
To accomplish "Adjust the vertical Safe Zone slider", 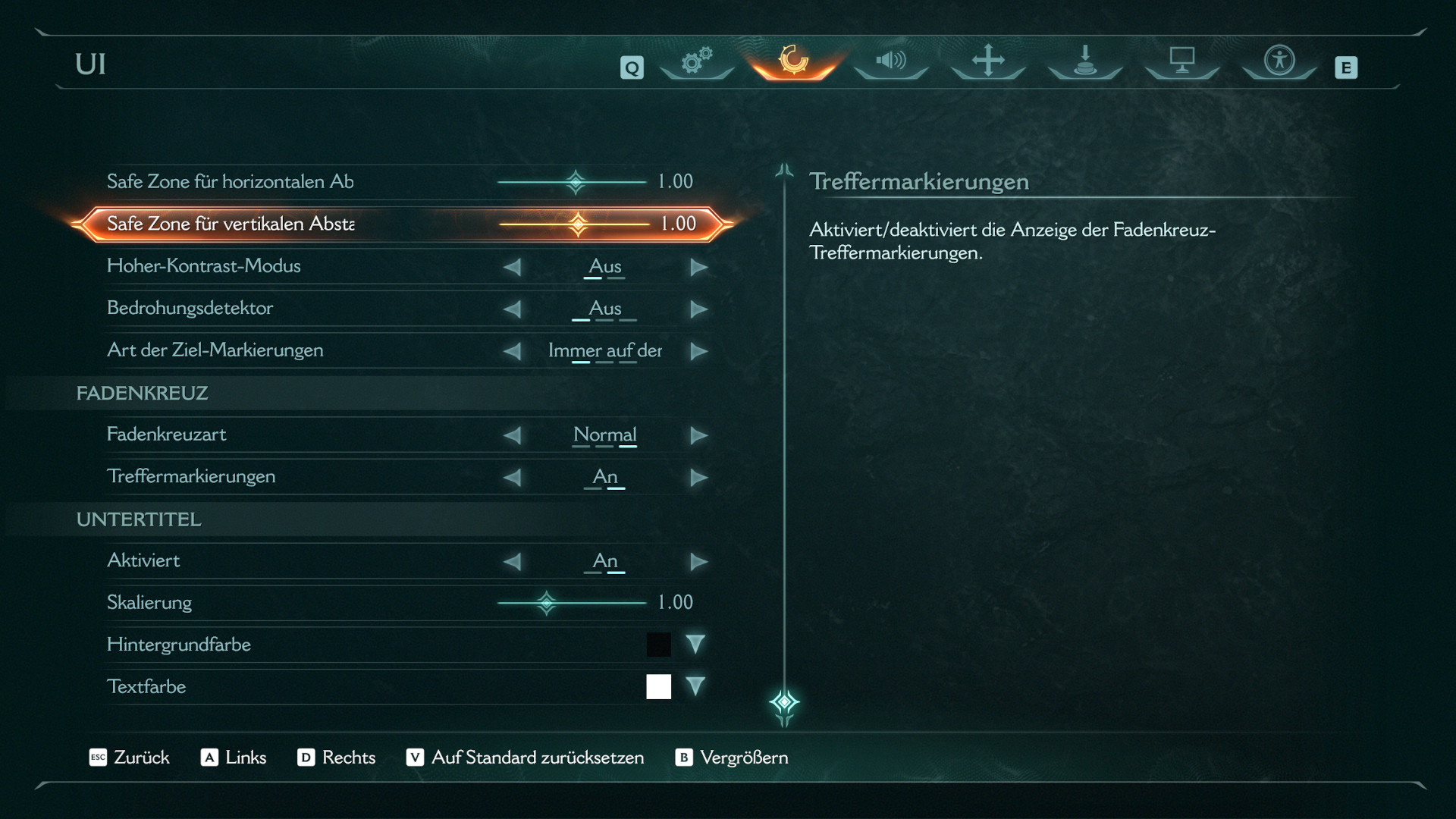I will coord(578,224).
